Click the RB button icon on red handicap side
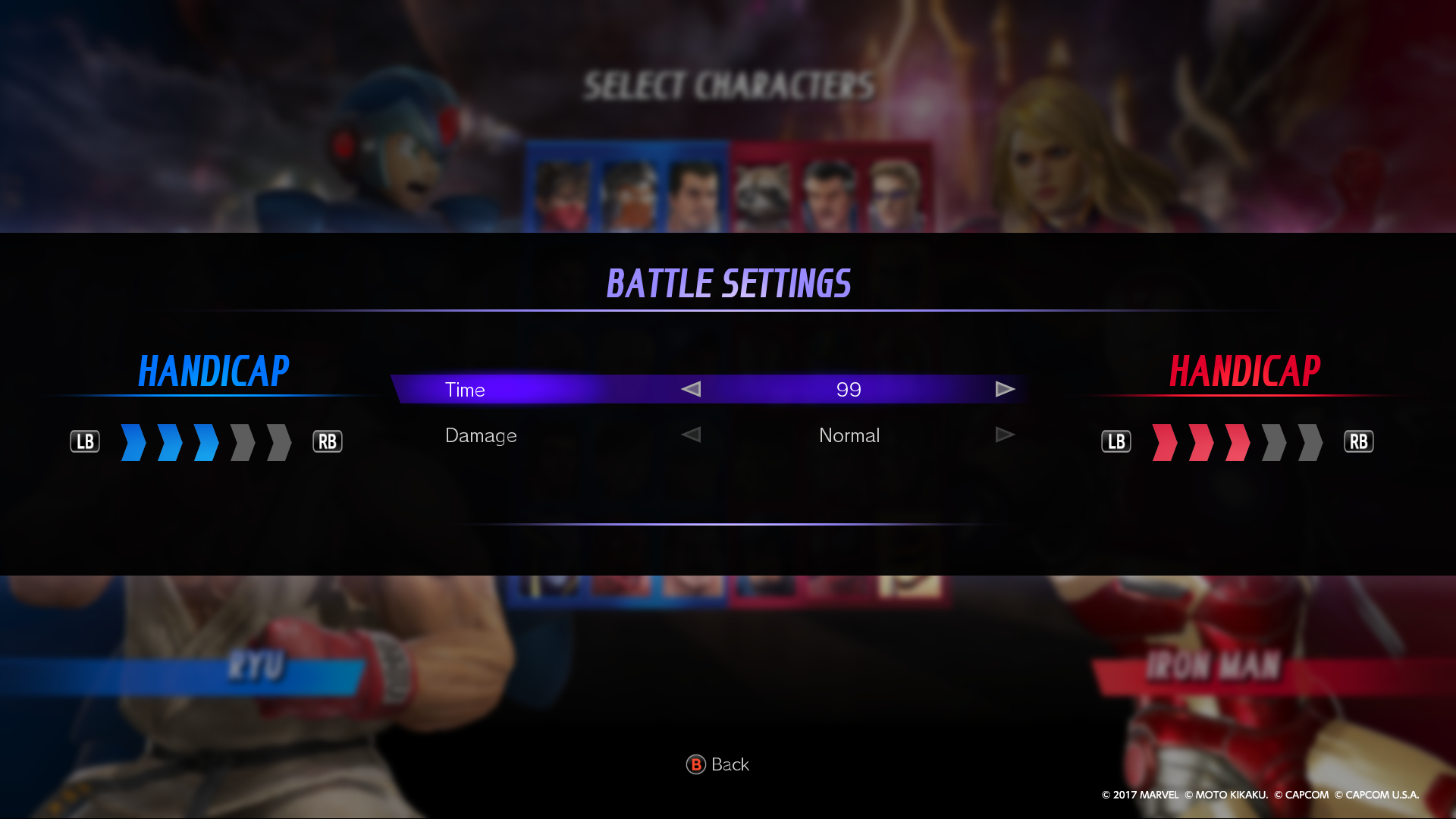This screenshot has width=1456, height=819. [1359, 441]
